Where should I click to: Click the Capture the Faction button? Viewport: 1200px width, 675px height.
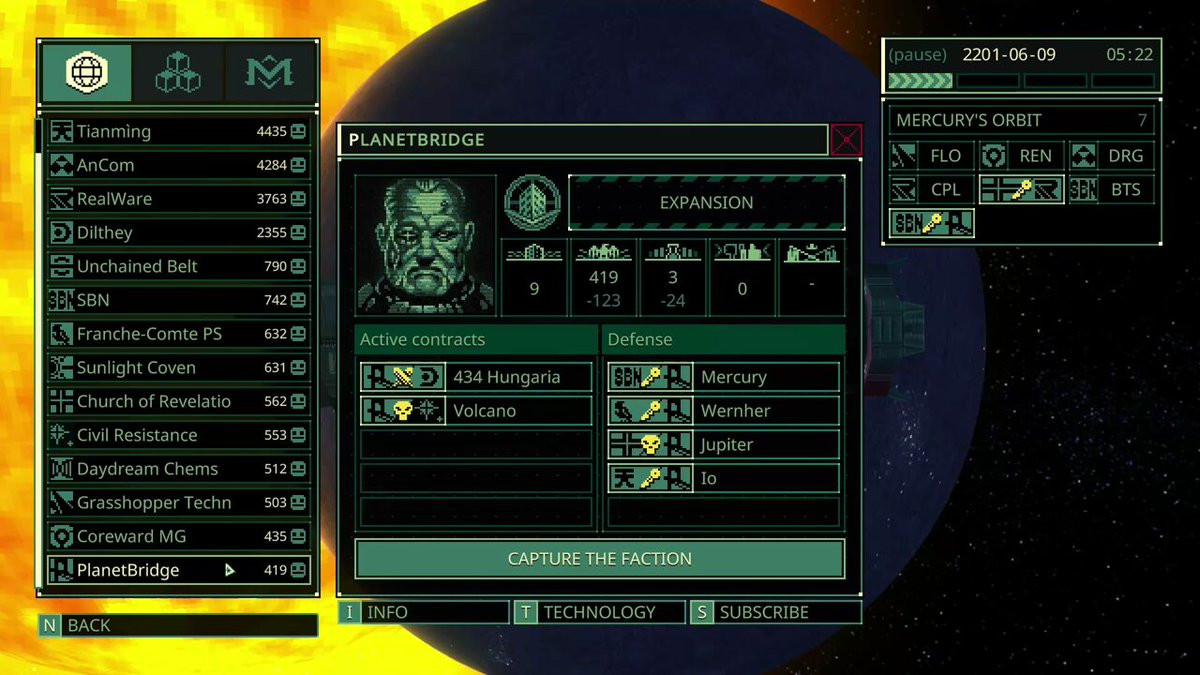click(x=600, y=559)
